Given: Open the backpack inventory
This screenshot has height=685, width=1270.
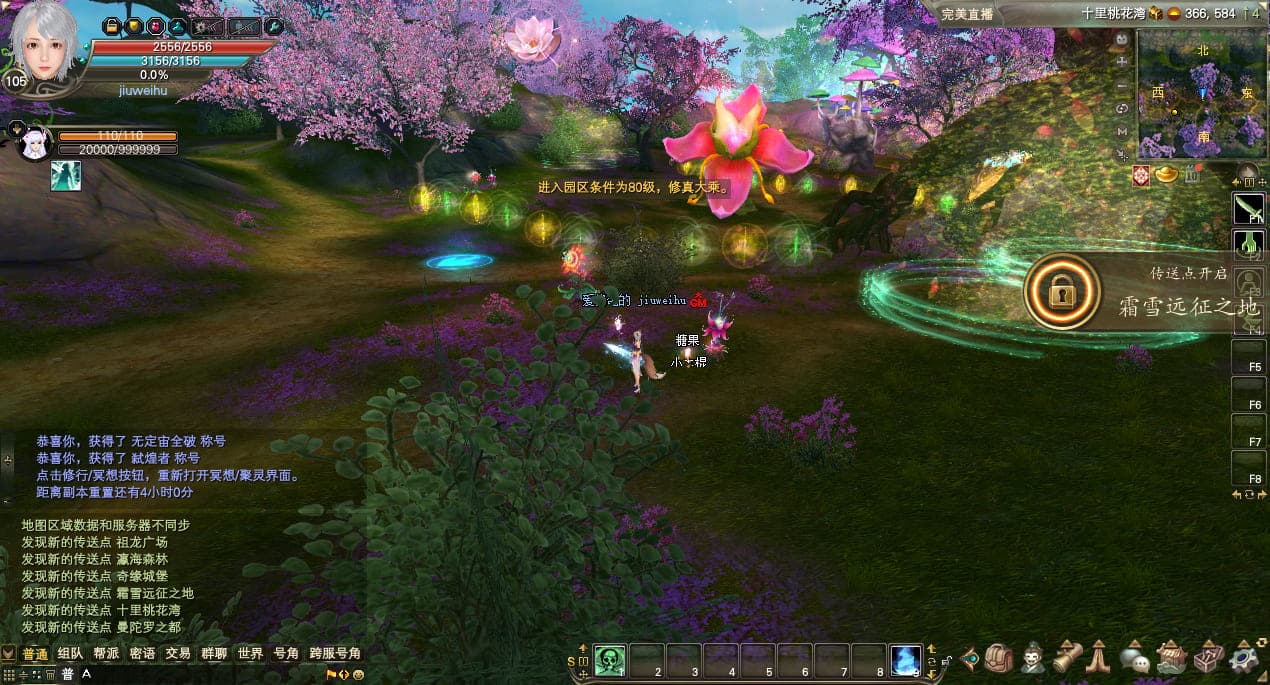Looking at the screenshot, I should (998, 658).
